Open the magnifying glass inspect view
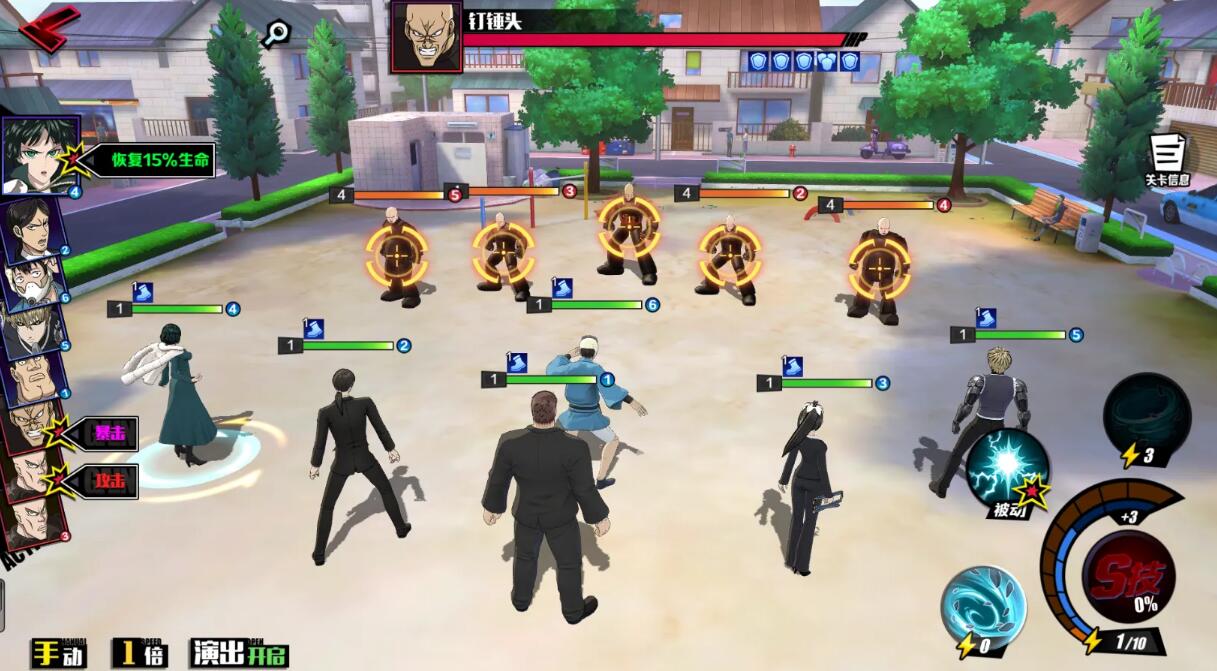Viewport: 1217px width, 671px height. (x=275, y=33)
